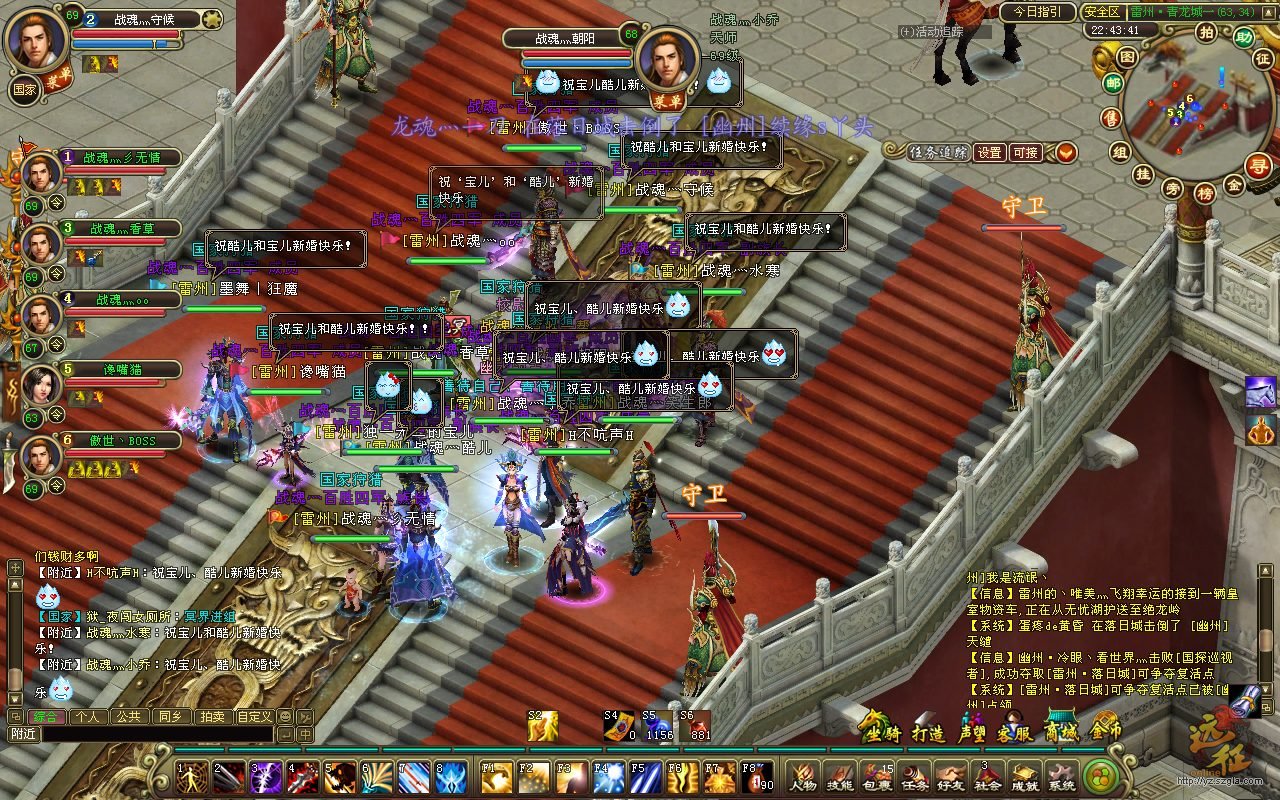Click the 今日指引 daily guide button
The image size is (1280, 800).
tap(1037, 12)
